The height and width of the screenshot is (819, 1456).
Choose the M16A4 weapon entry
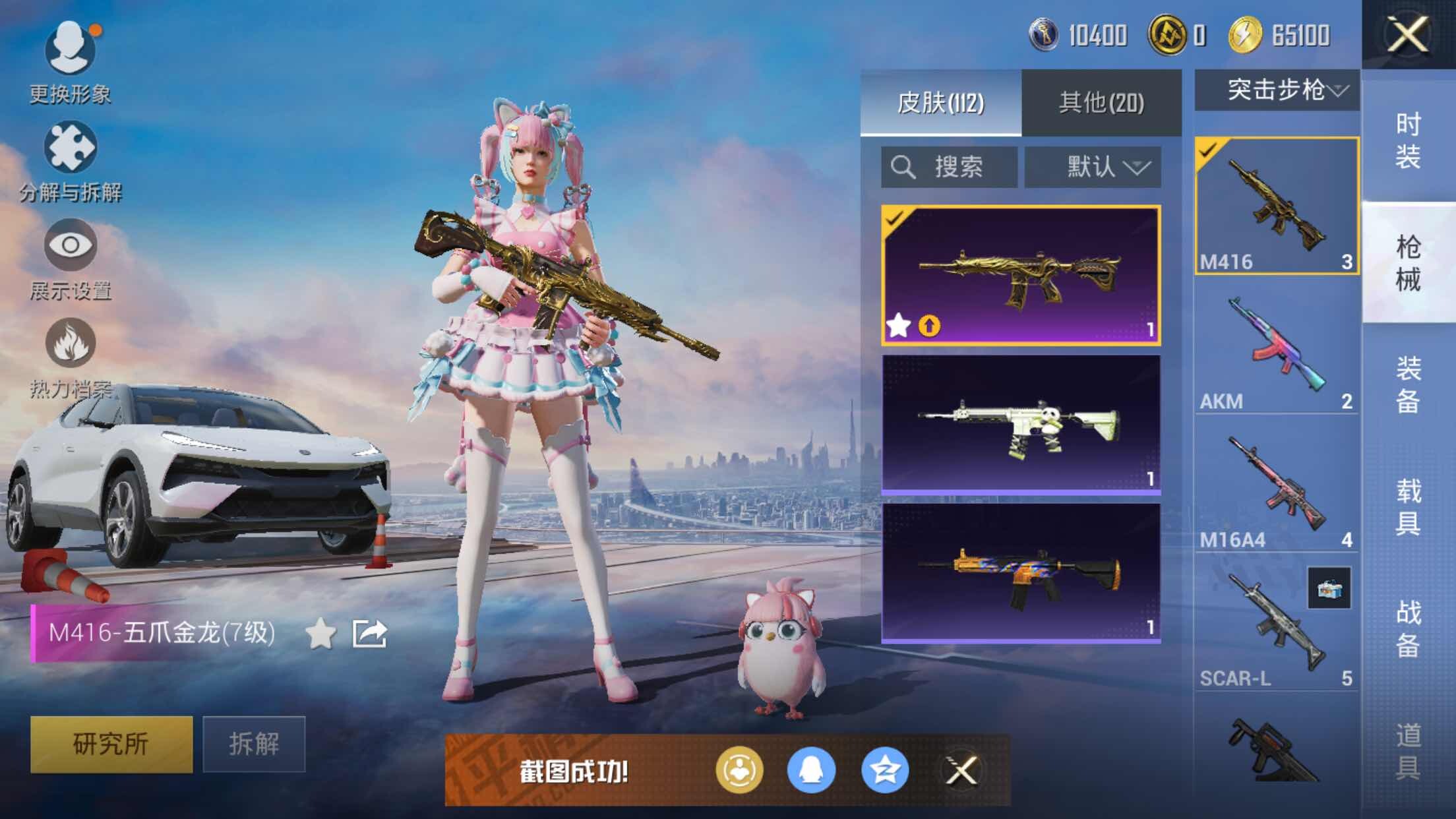pyautogui.click(x=1276, y=488)
